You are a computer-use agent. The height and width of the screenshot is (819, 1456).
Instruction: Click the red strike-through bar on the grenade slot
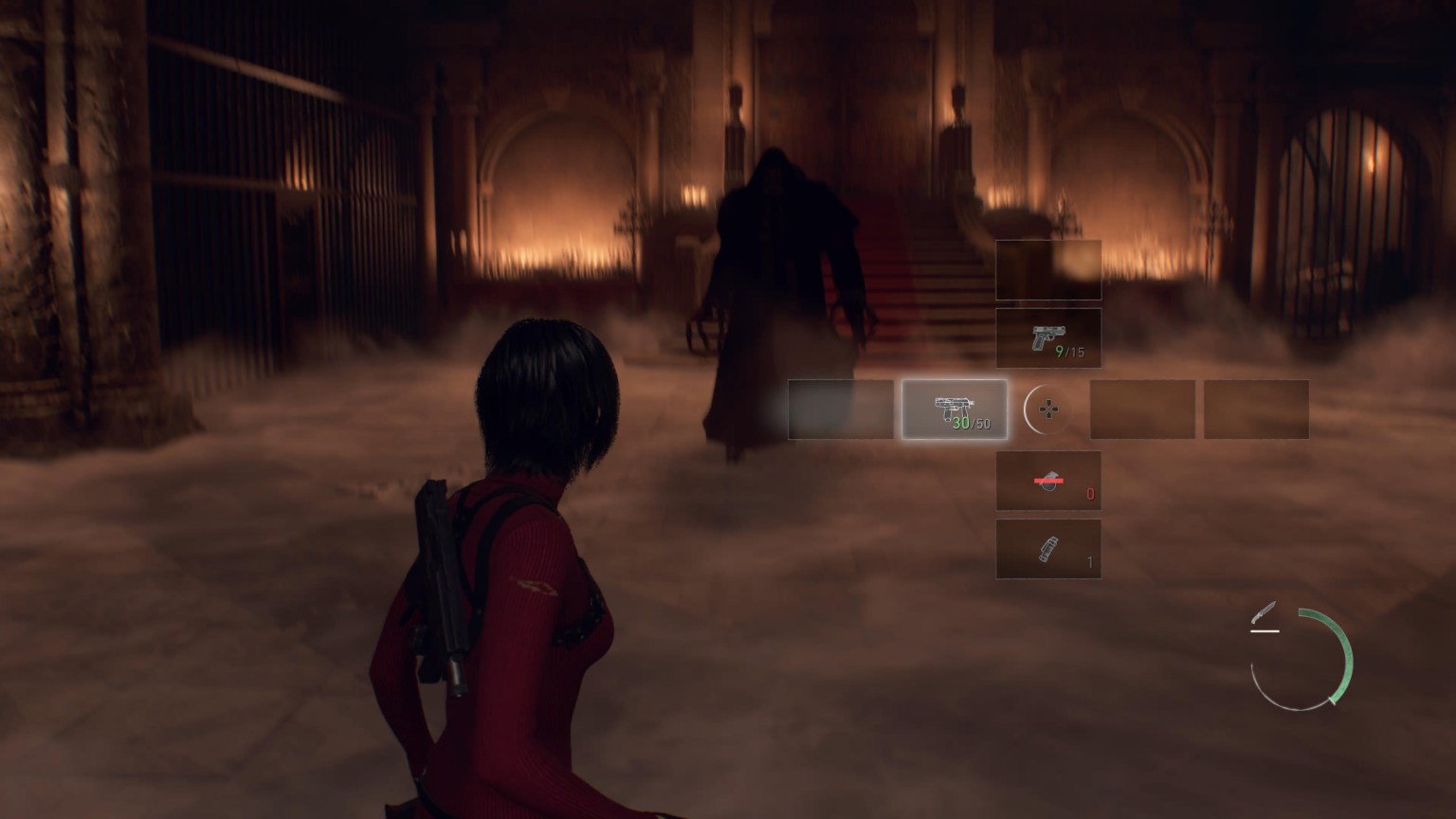[x=1048, y=481]
